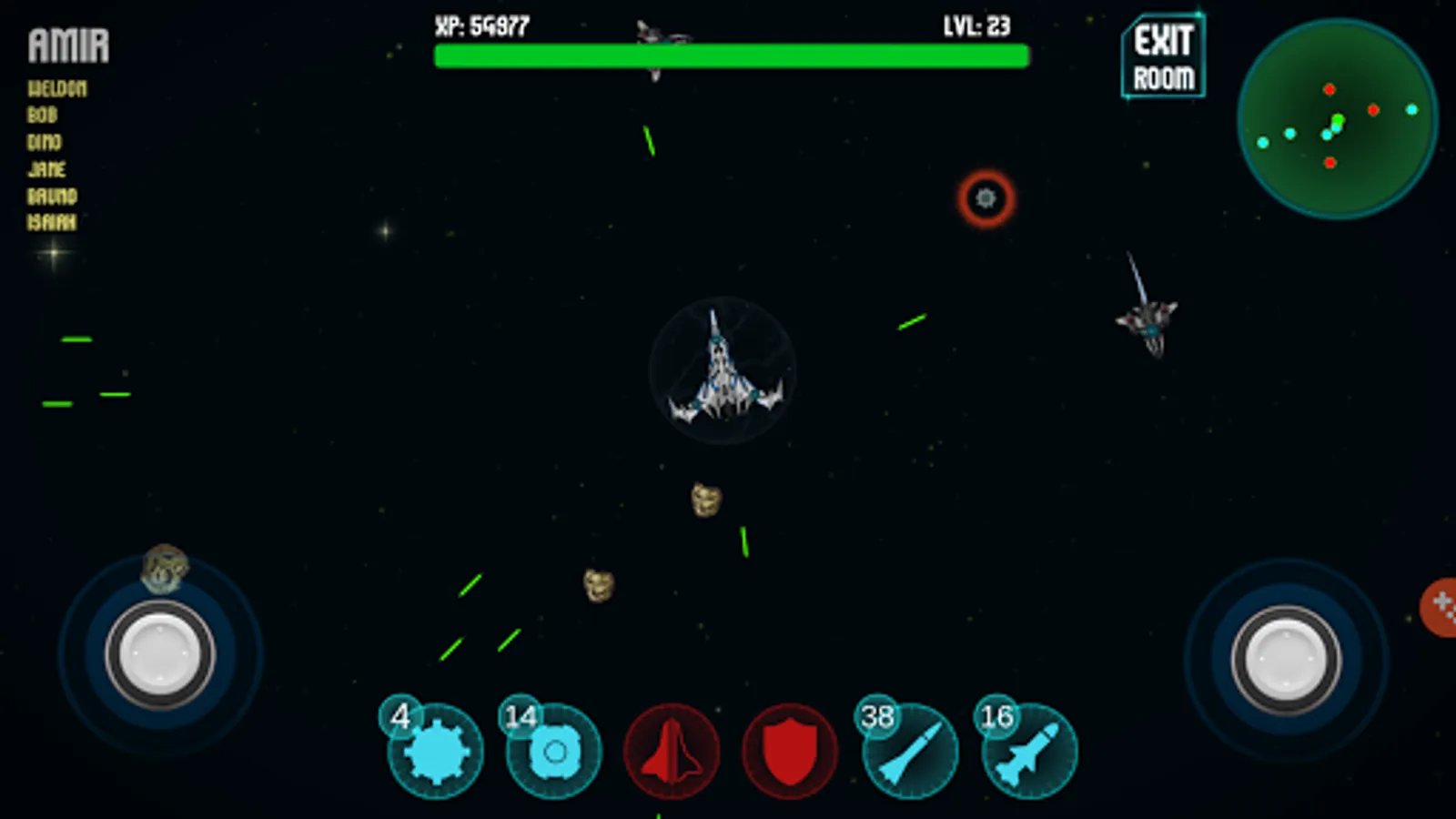Click the orange gamepad icon at screen edge

(1441, 607)
